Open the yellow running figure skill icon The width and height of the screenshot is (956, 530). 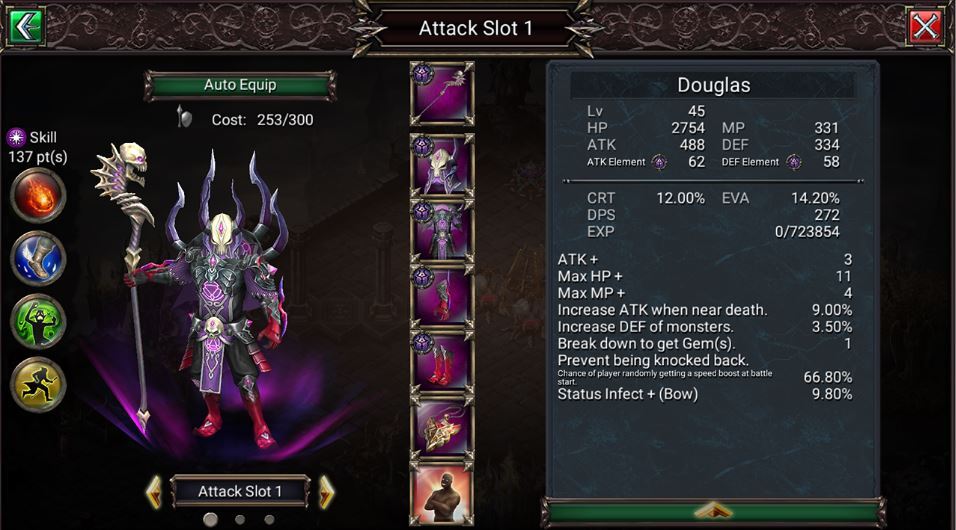[x=38, y=384]
